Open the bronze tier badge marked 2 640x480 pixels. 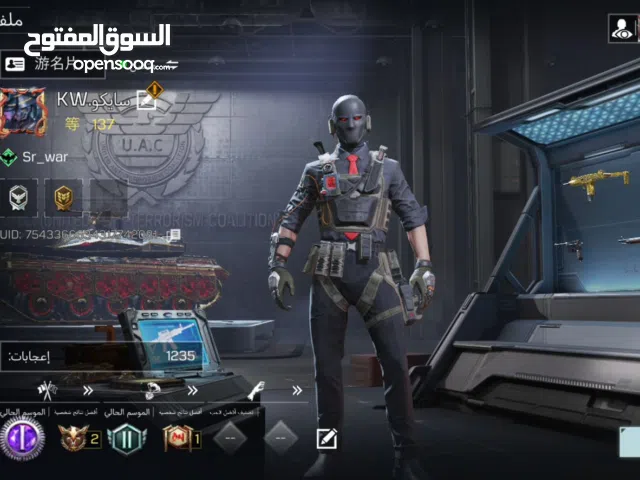76,438
